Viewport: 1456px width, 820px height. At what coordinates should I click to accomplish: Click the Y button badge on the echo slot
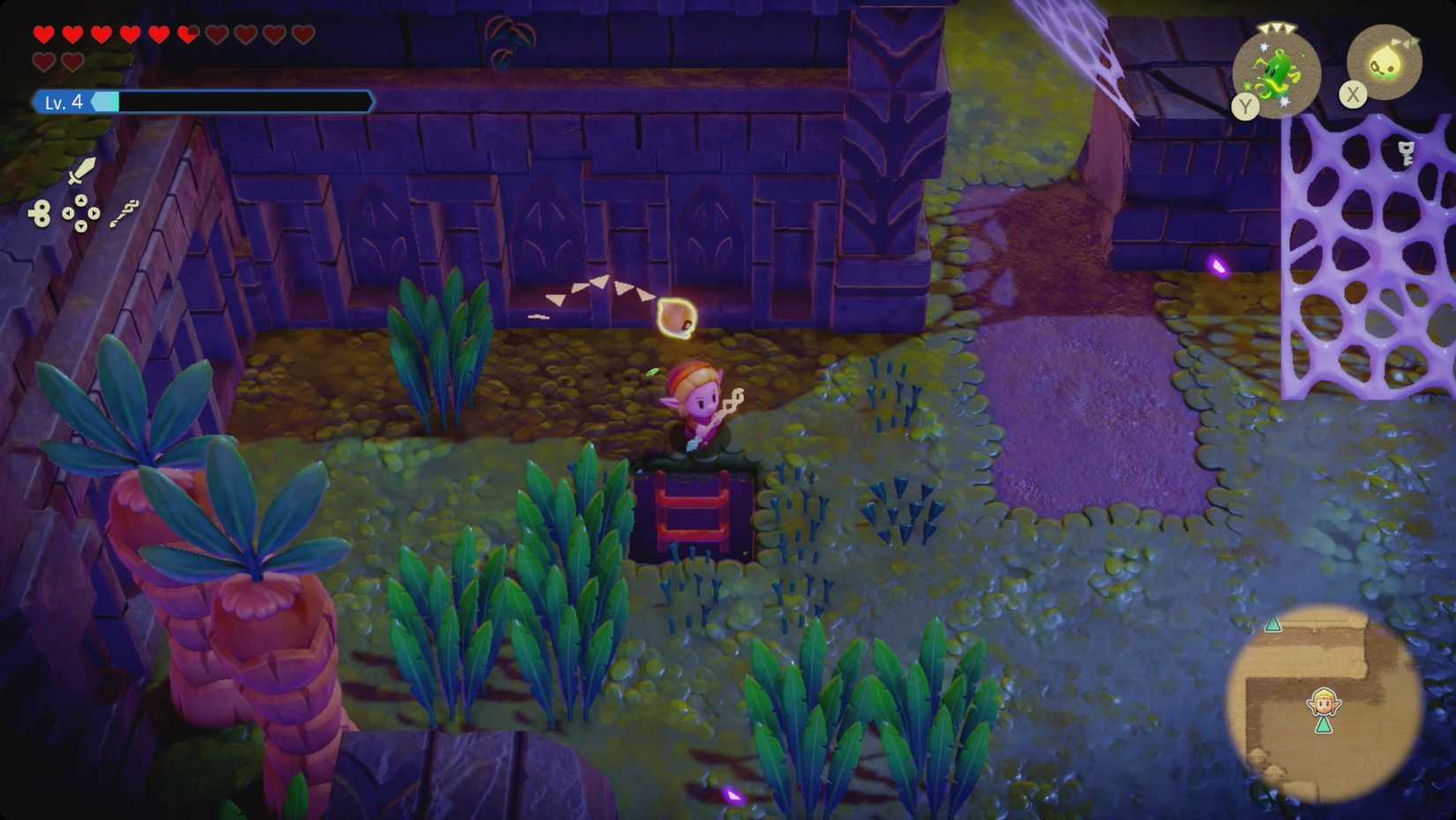point(1245,105)
